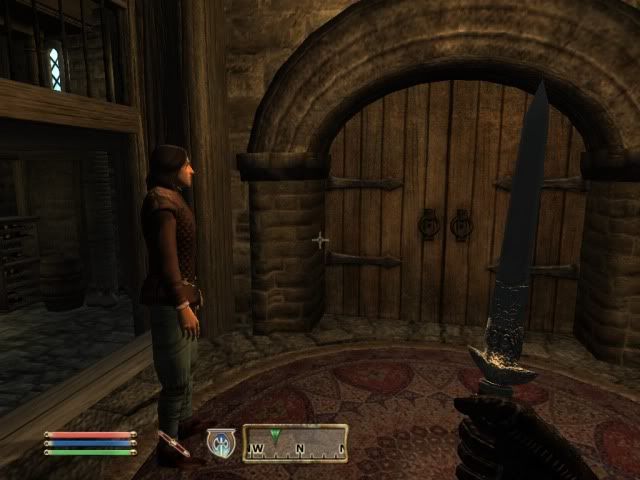This screenshot has height=480, width=640.
Task: Click the equipped weapon icon
Action: click(172, 443)
